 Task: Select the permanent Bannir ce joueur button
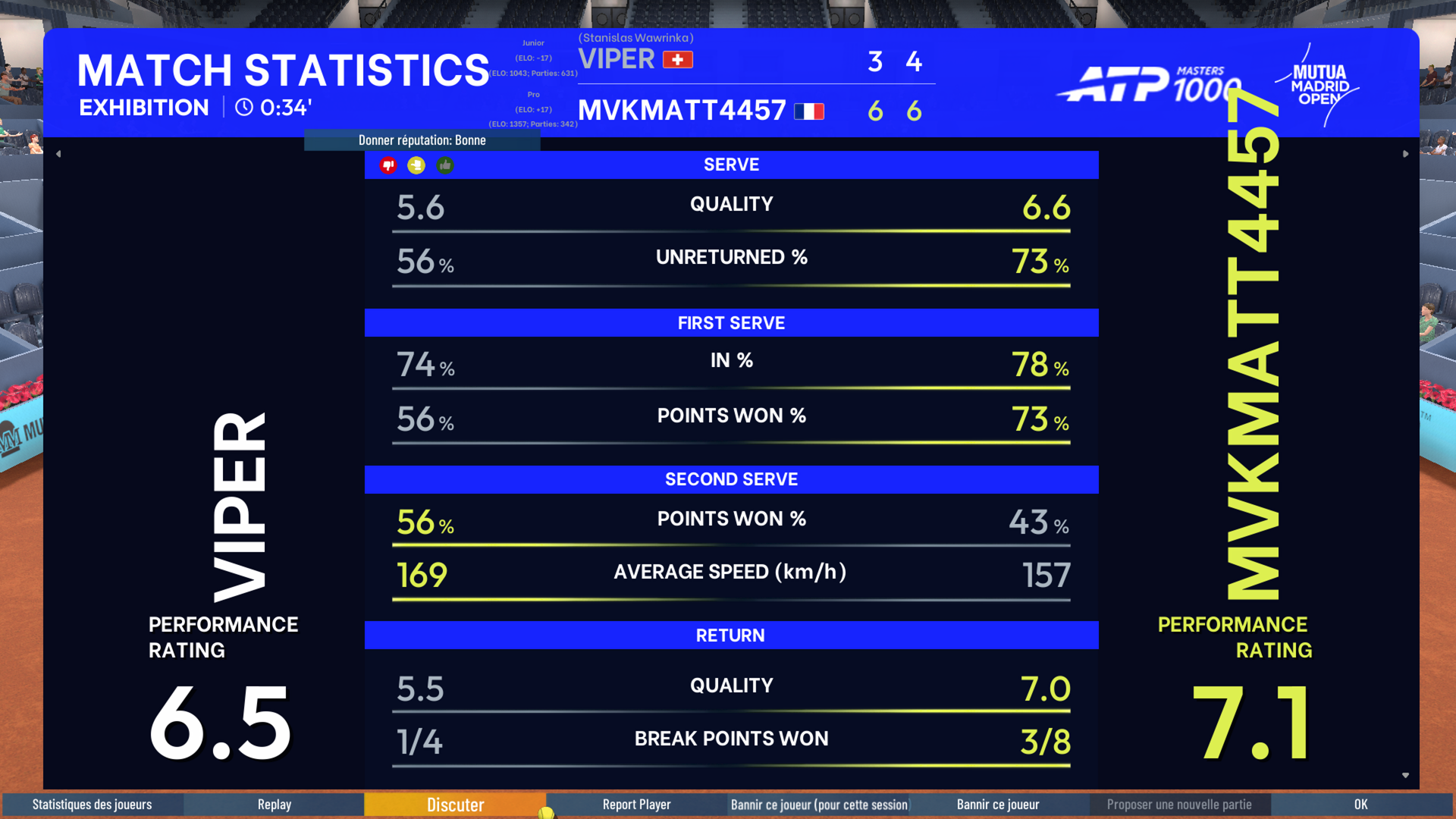pos(998,805)
